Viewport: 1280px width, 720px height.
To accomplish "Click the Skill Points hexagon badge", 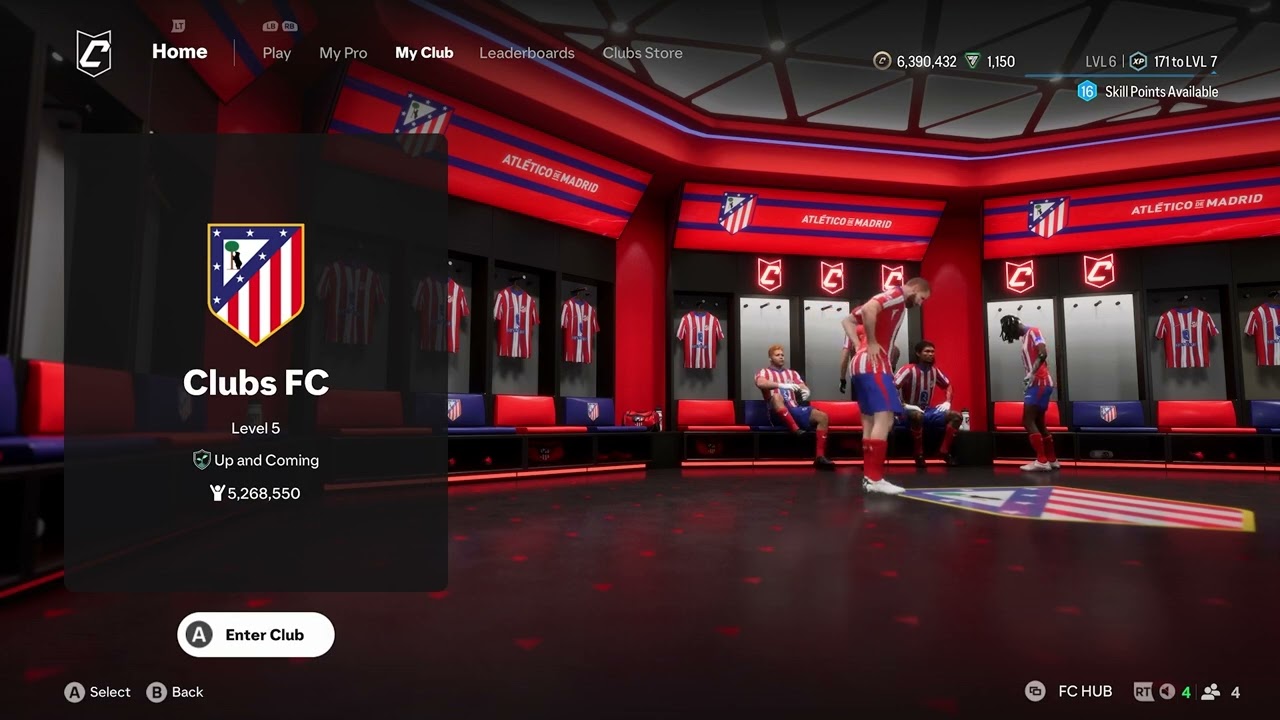I will tap(1086, 90).
